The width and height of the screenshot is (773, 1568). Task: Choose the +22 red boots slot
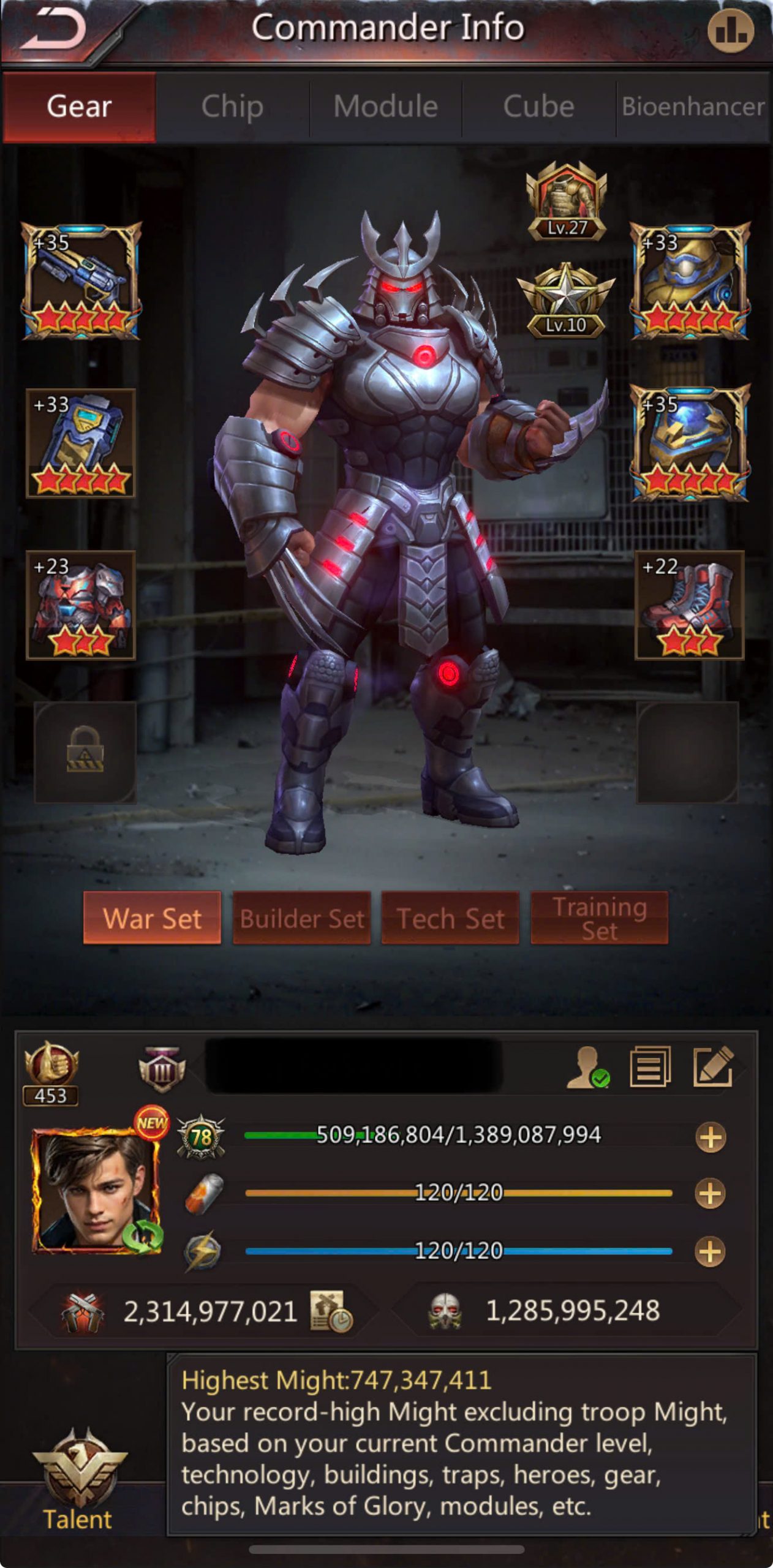pyautogui.click(x=689, y=605)
